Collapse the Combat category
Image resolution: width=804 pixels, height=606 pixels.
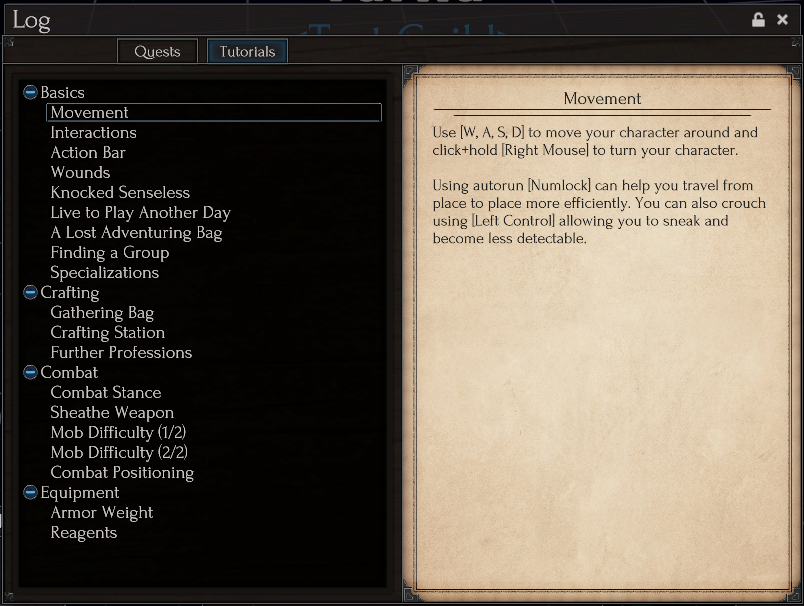pos(30,373)
